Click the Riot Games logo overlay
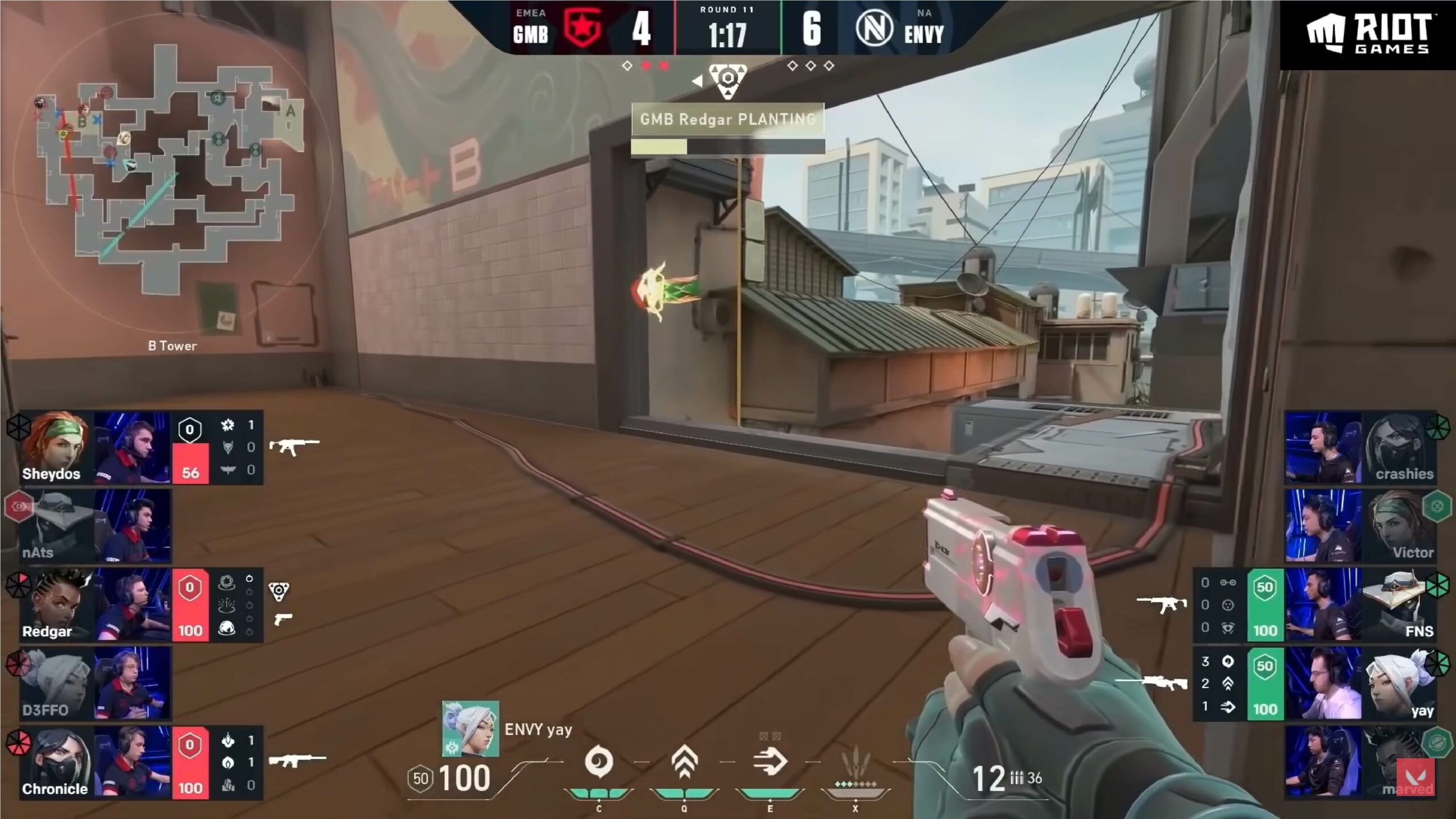The height and width of the screenshot is (819, 1456). click(1367, 34)
